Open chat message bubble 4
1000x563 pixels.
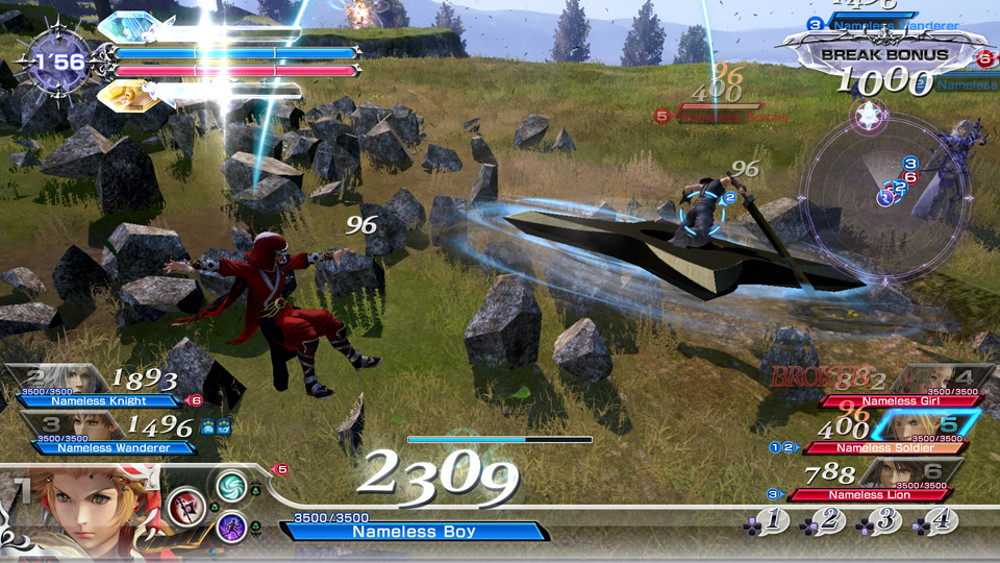pyautogui.click(x=937, y=521)
